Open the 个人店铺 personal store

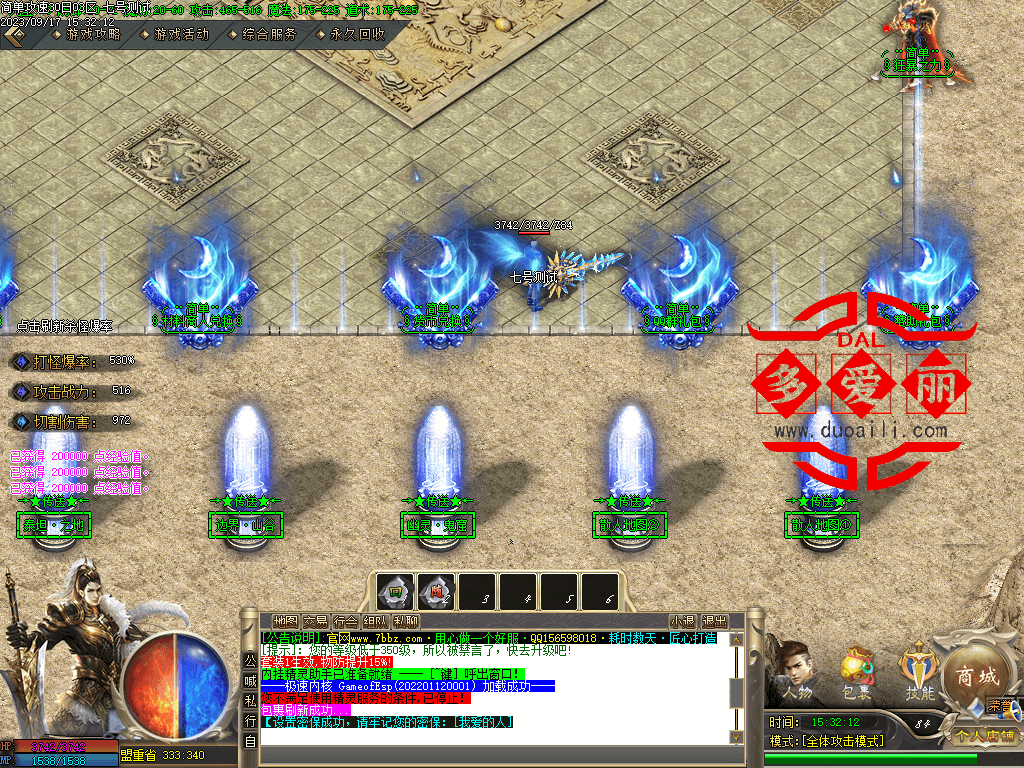983,736
